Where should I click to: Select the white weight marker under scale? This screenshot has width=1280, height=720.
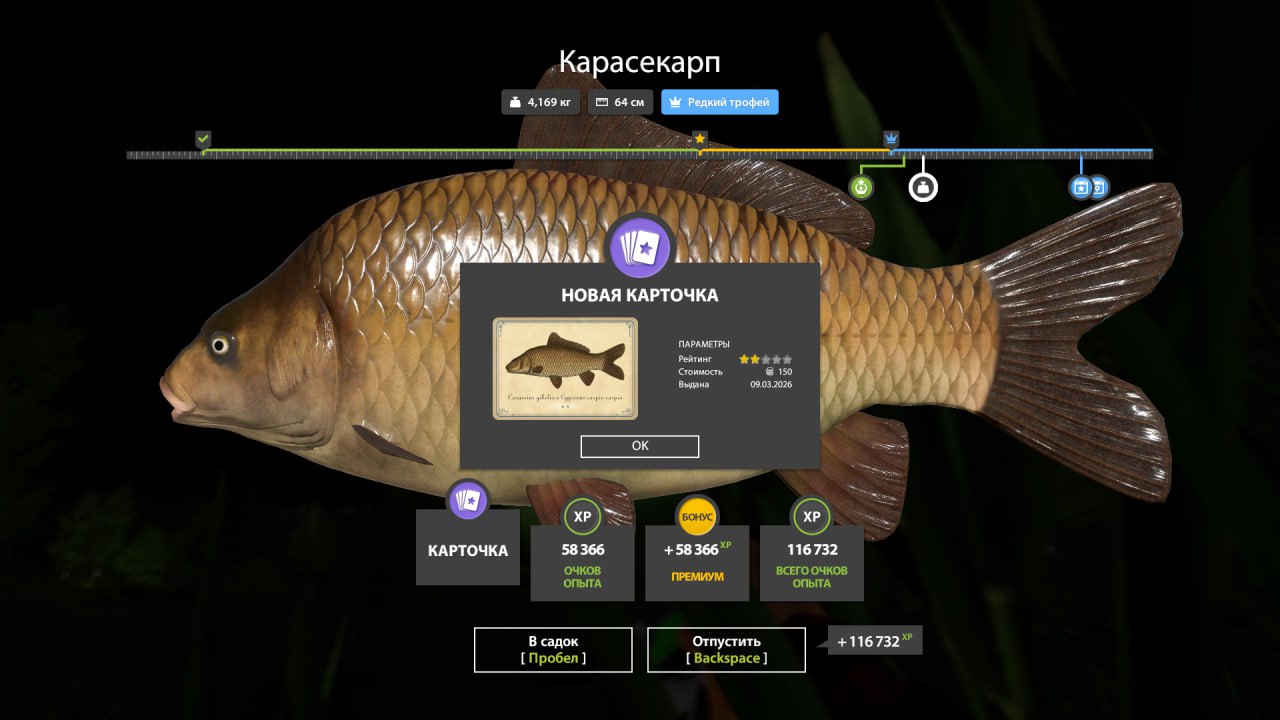tap(923, 186)
